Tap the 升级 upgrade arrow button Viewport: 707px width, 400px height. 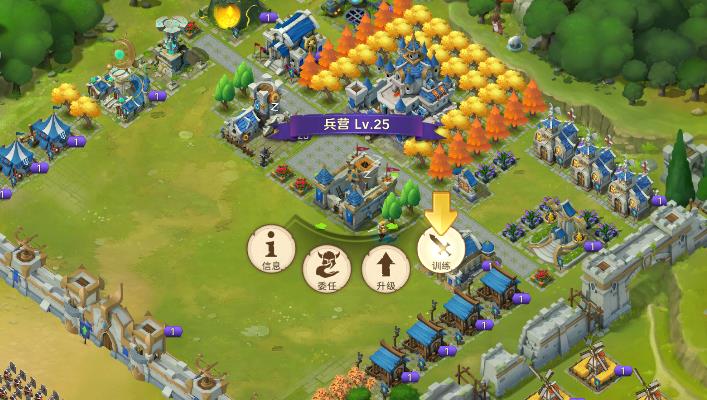[385, 265]
